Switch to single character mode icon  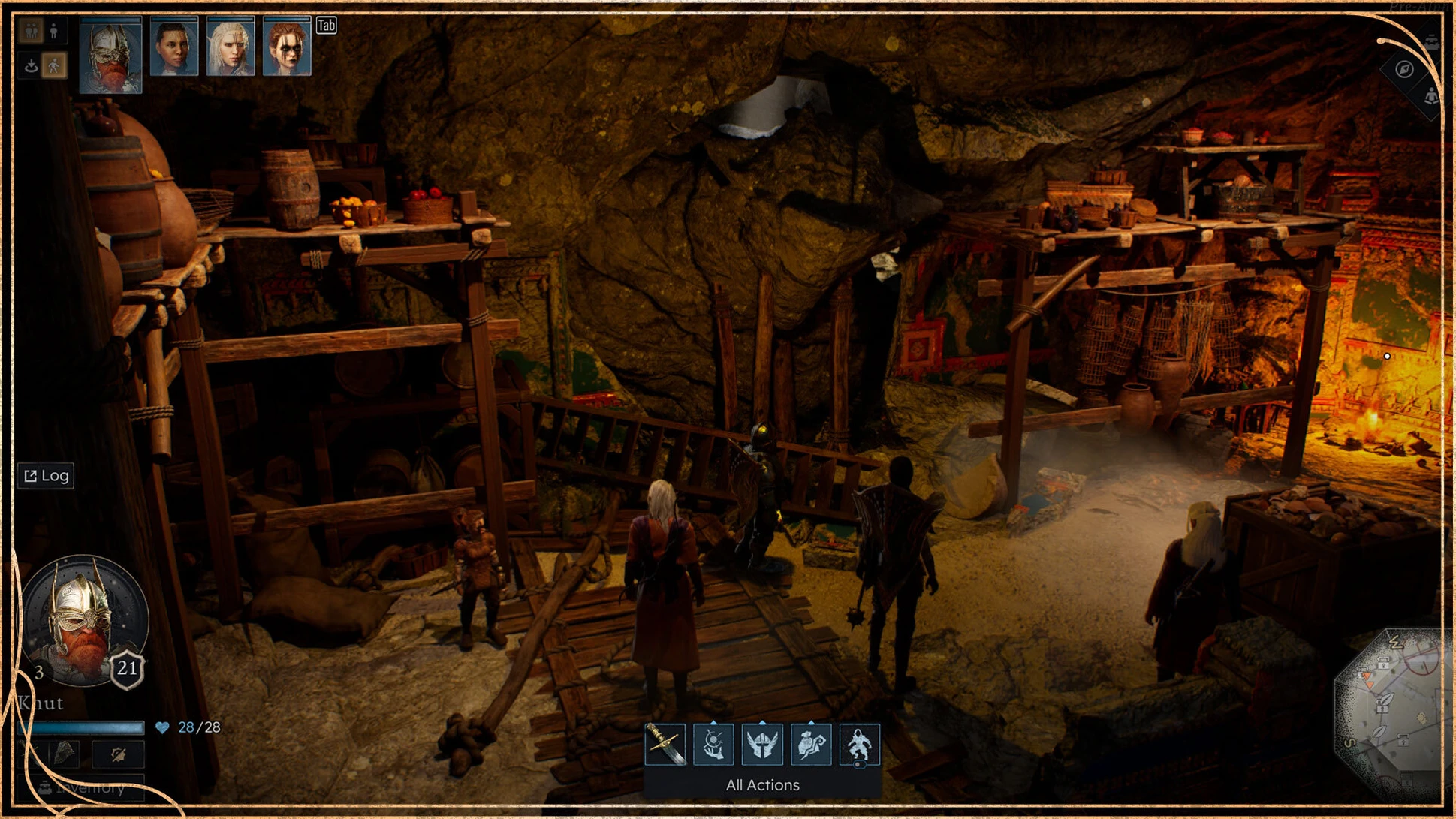tap(54, 32)
